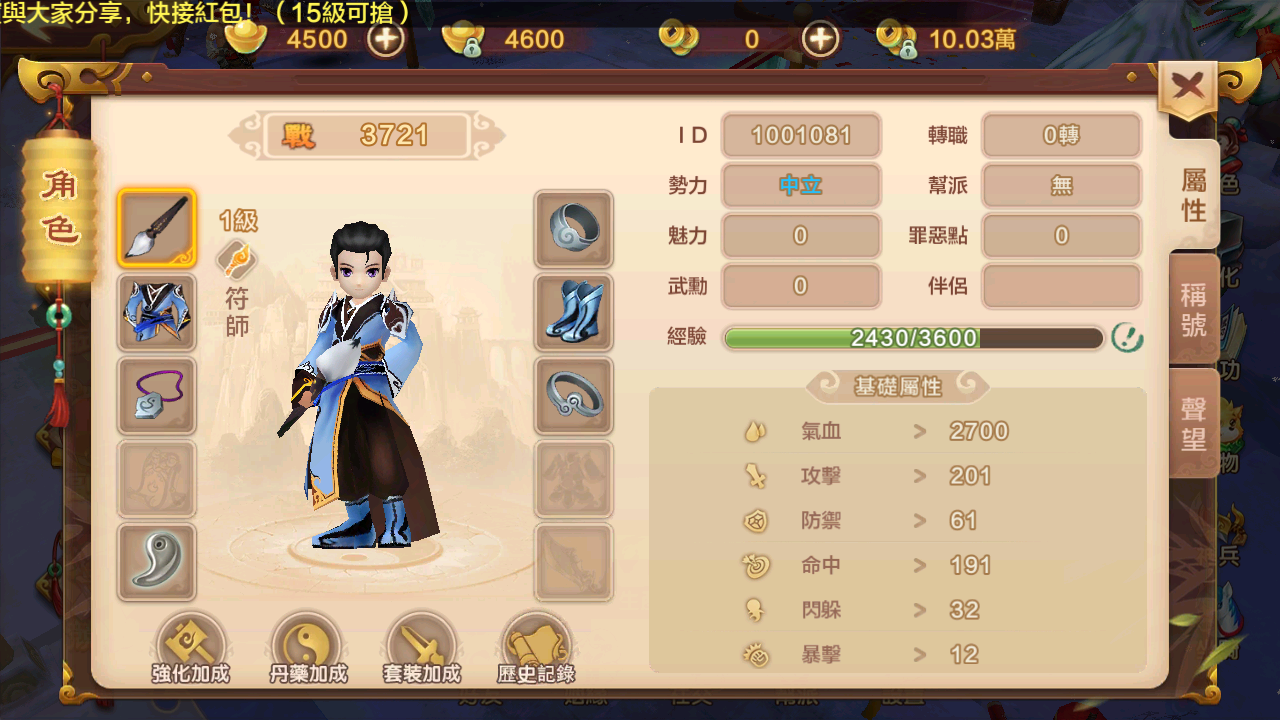The height and width of the screenshot is (720, 1280).
Task: Add coins with the plus button
Action: pos(821,39)
